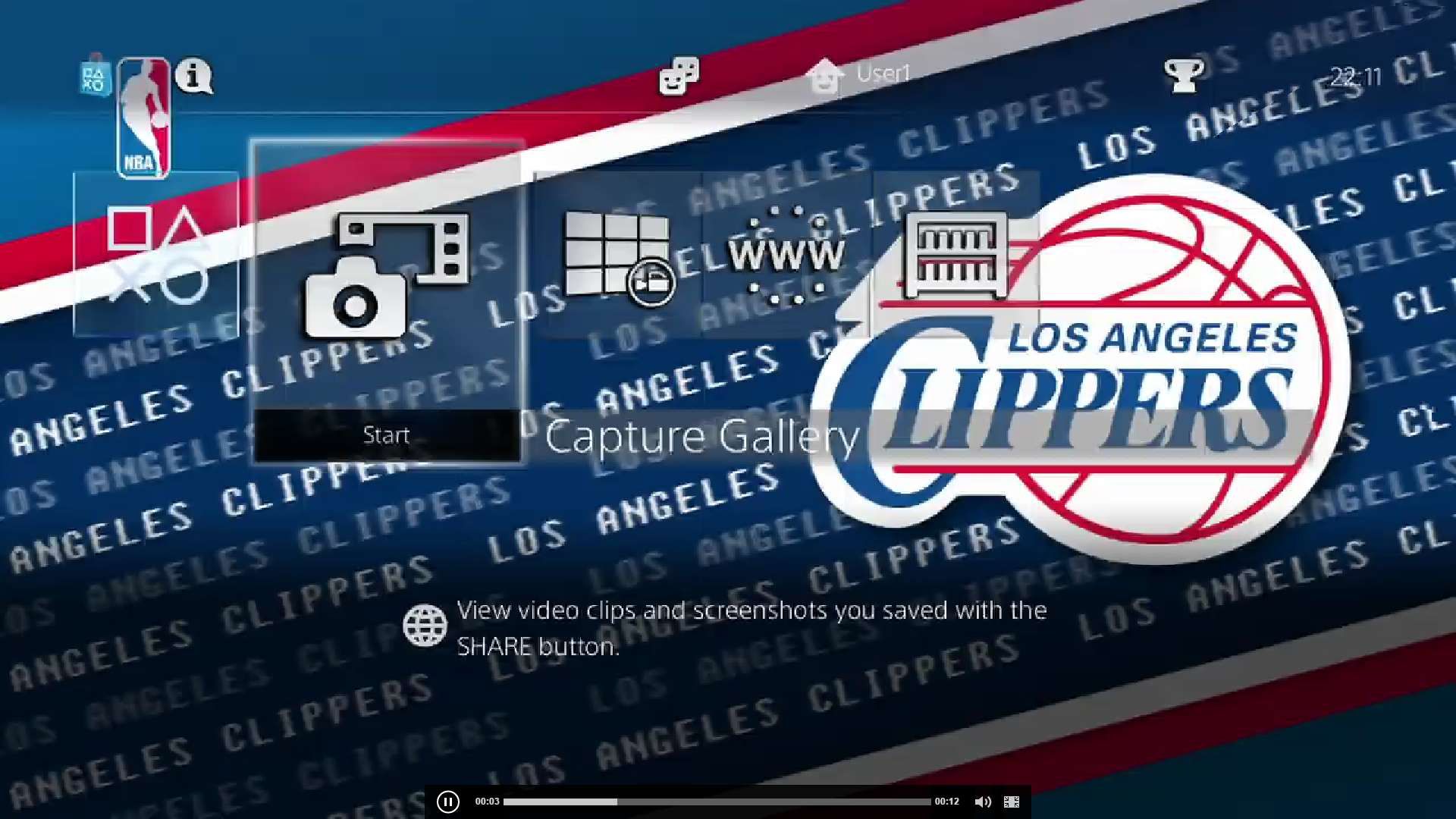Click the video progress bar
The height and width of the screenshot is (819, 1456).
[x=717, y=801]
